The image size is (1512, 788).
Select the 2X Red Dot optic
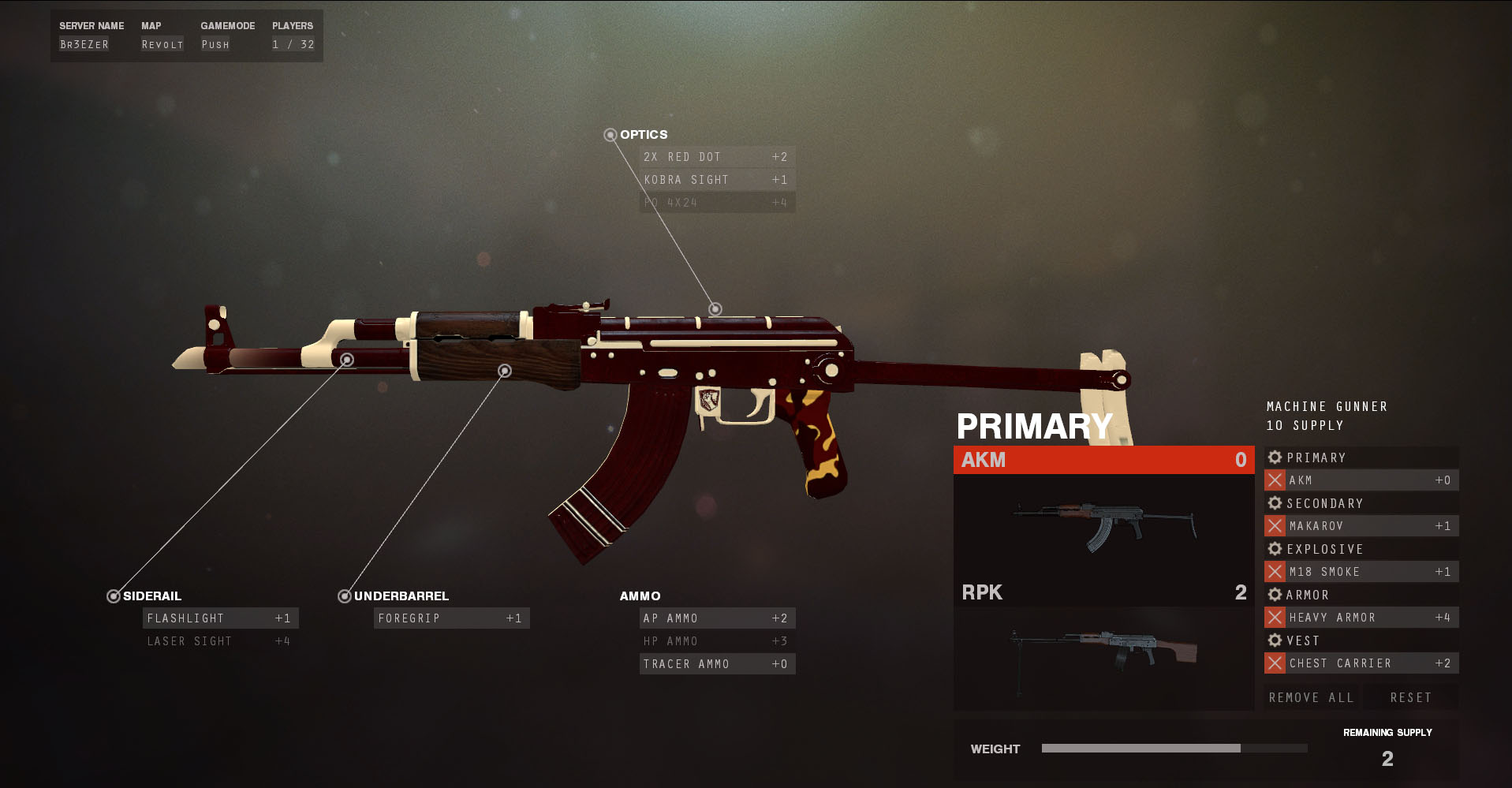716,157
